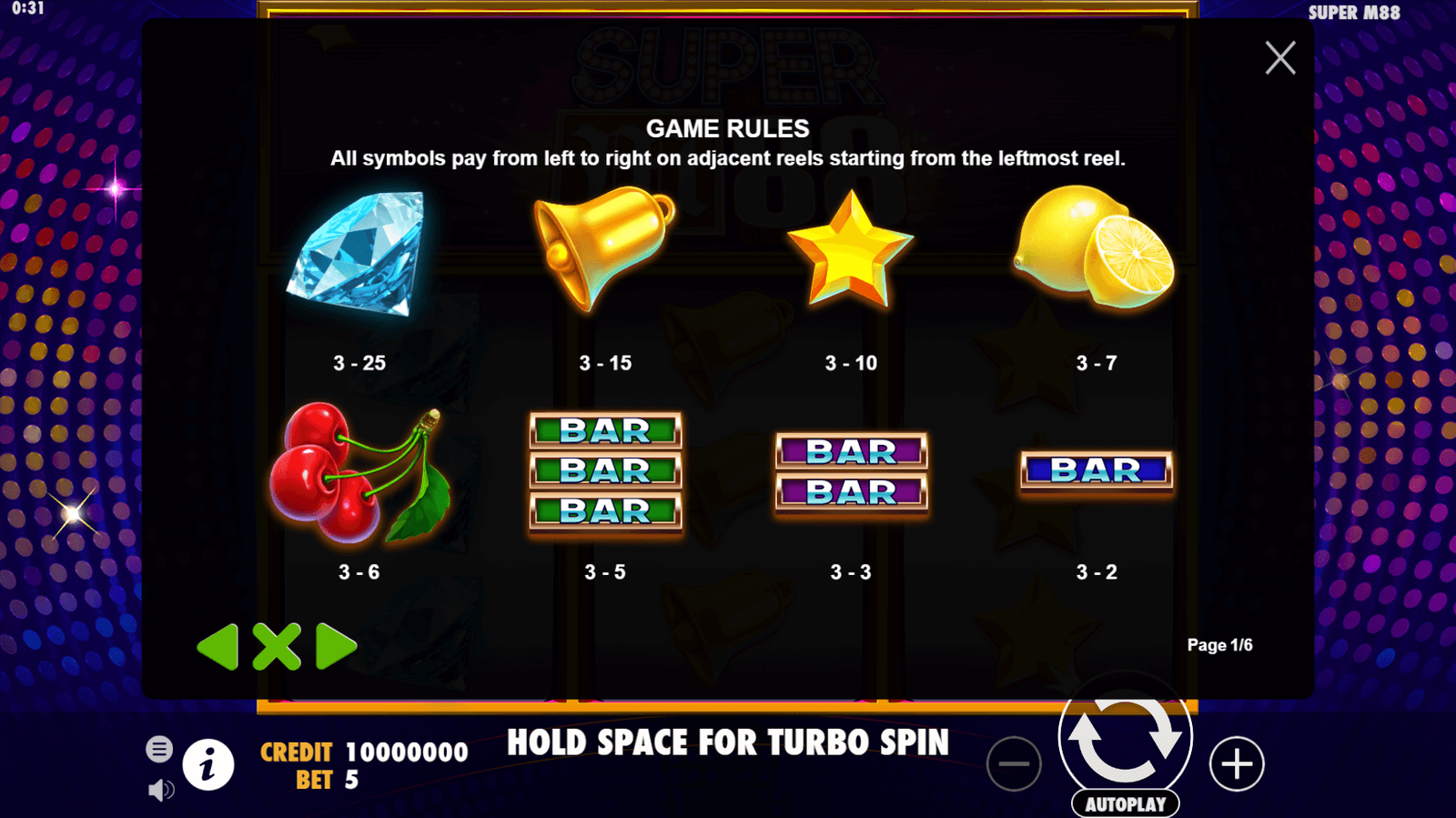Image resolution: width=1456 pixels, height=818 pixels.
Task: Close the game rules panel with the white X
Action: [x=1279, y=58]
